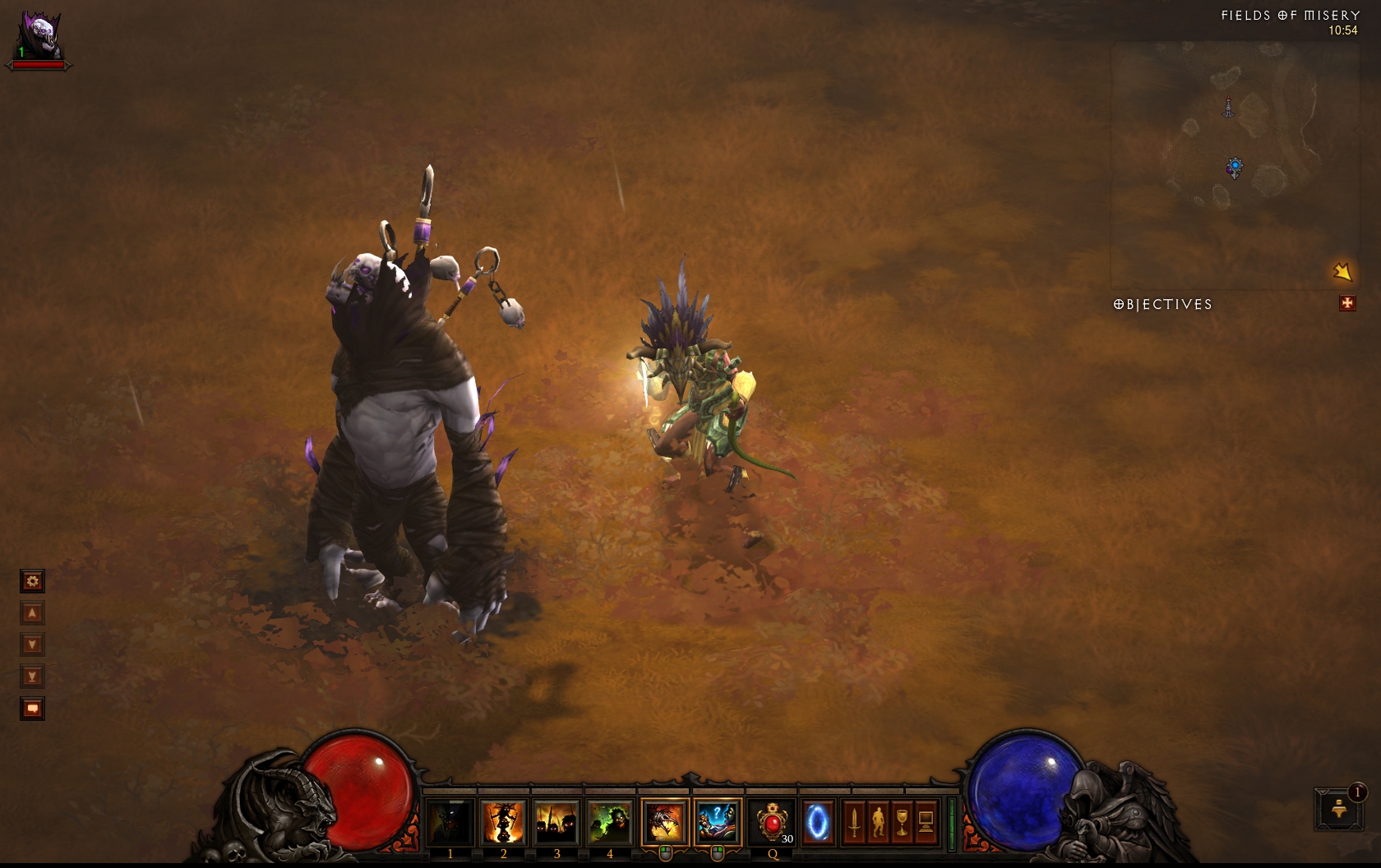The image size is (1381, 868).
Task: Open the achievements goblet button
Action: coord(902,821)
